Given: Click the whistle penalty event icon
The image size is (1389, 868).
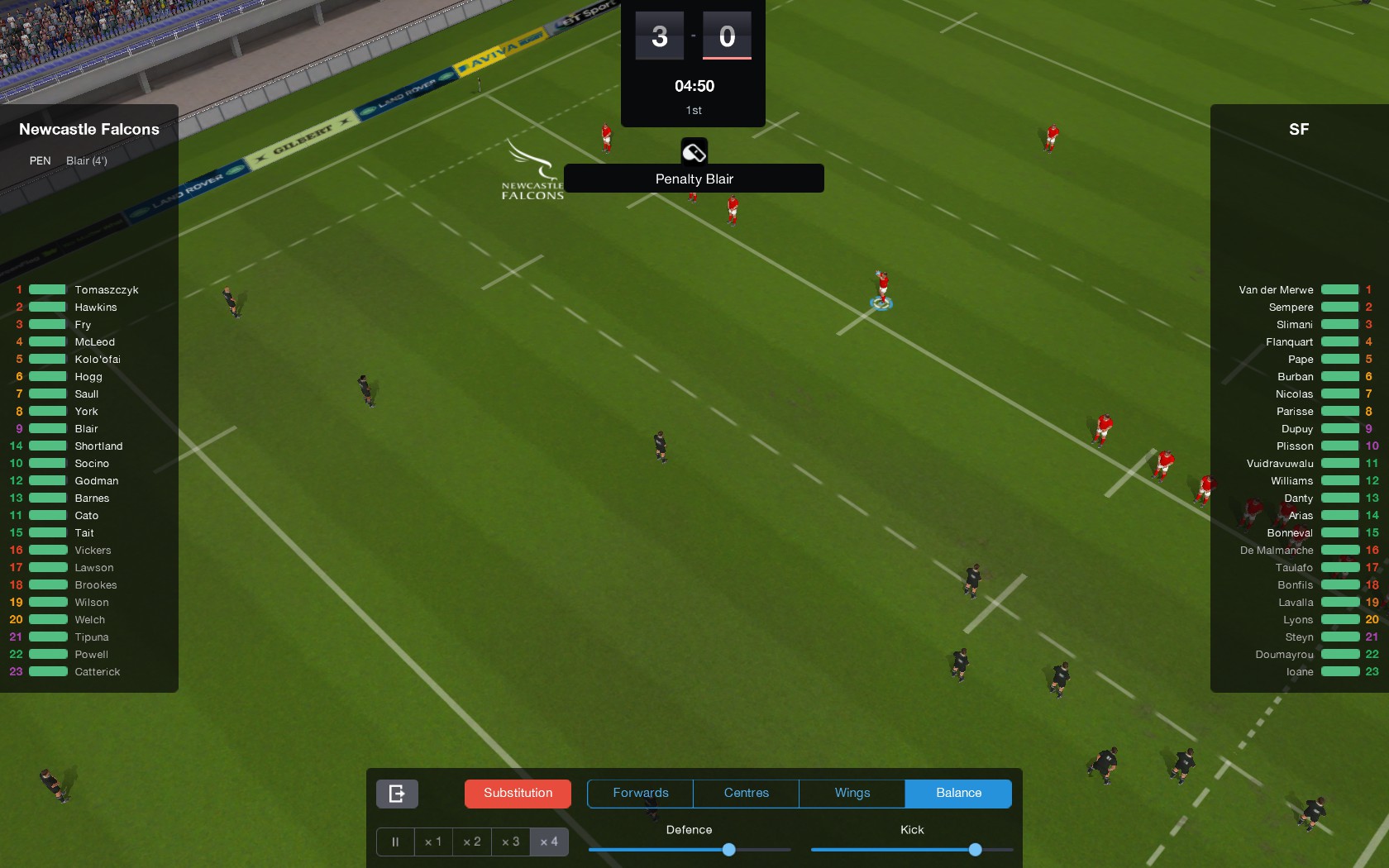Looking at the screenshot, I should 694,150.
